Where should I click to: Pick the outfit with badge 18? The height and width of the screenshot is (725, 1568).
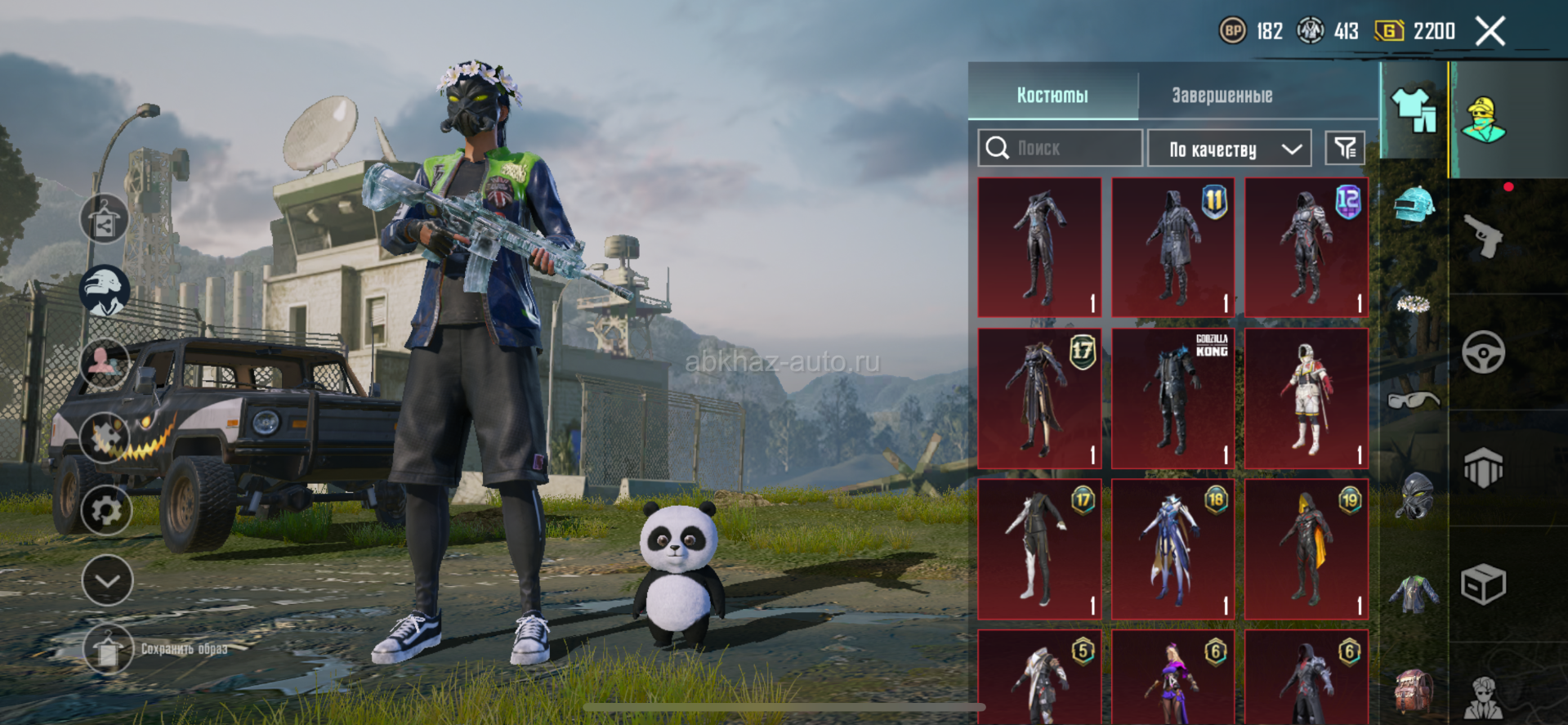click(1173, 549)
